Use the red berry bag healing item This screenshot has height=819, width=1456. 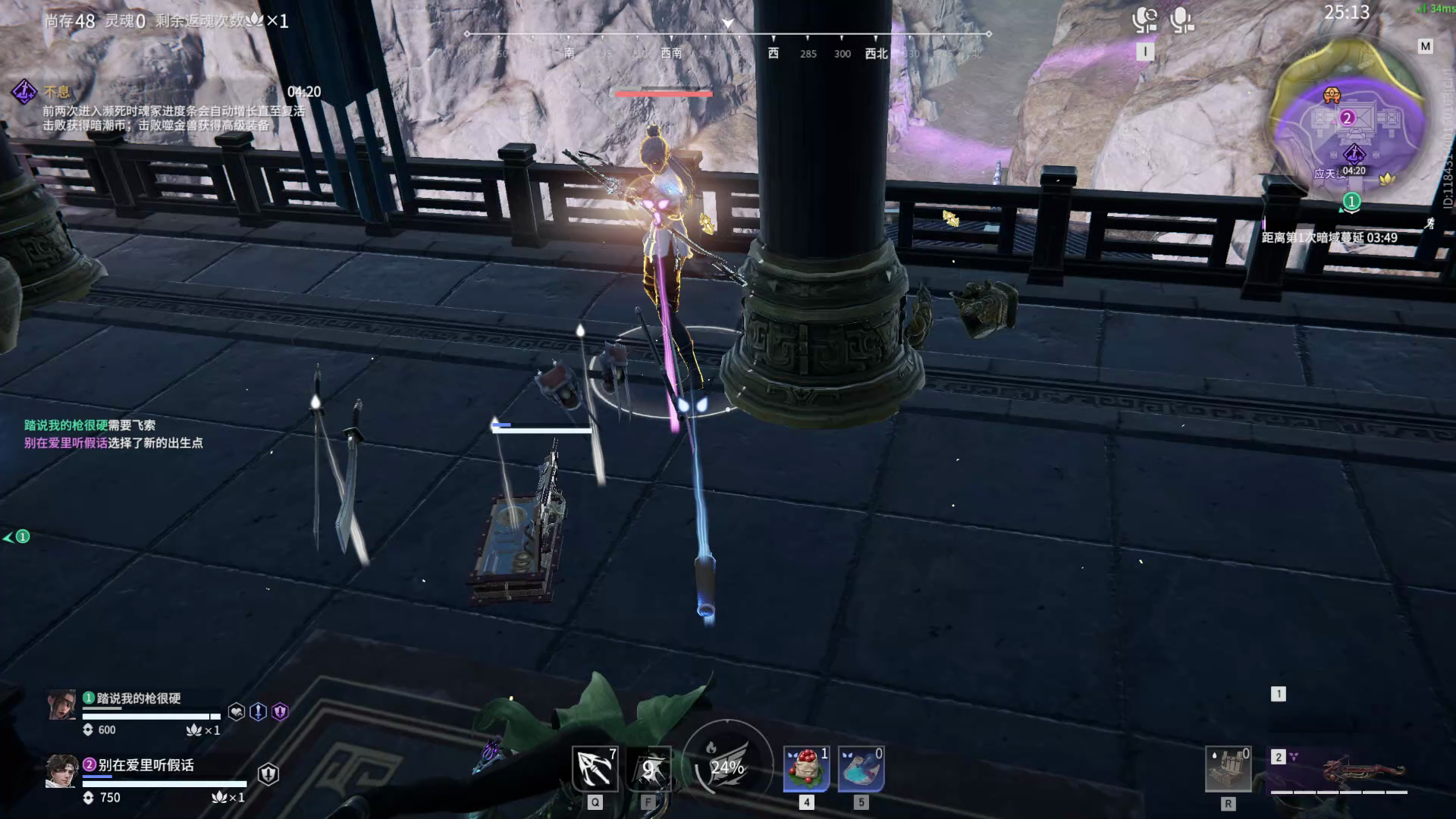(x=806, y=768)
